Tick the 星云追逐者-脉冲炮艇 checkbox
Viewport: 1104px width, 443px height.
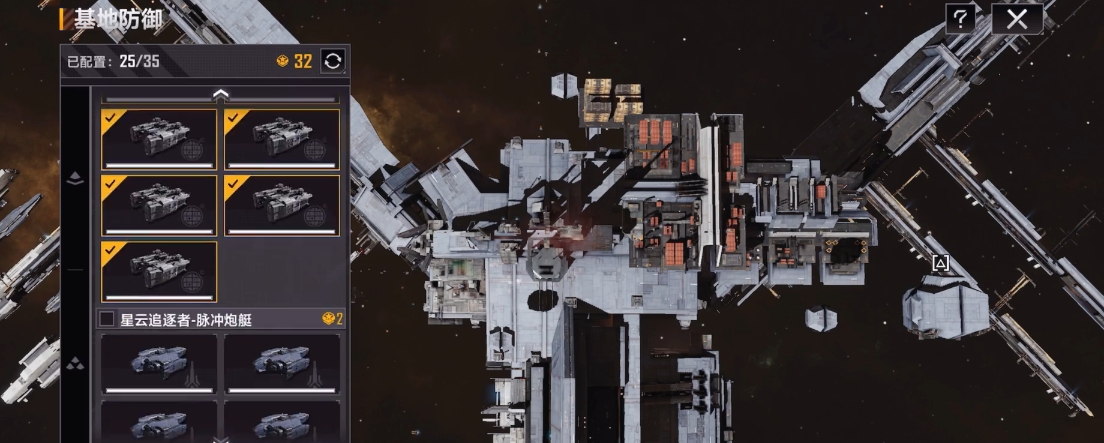(x=107, y=319)
